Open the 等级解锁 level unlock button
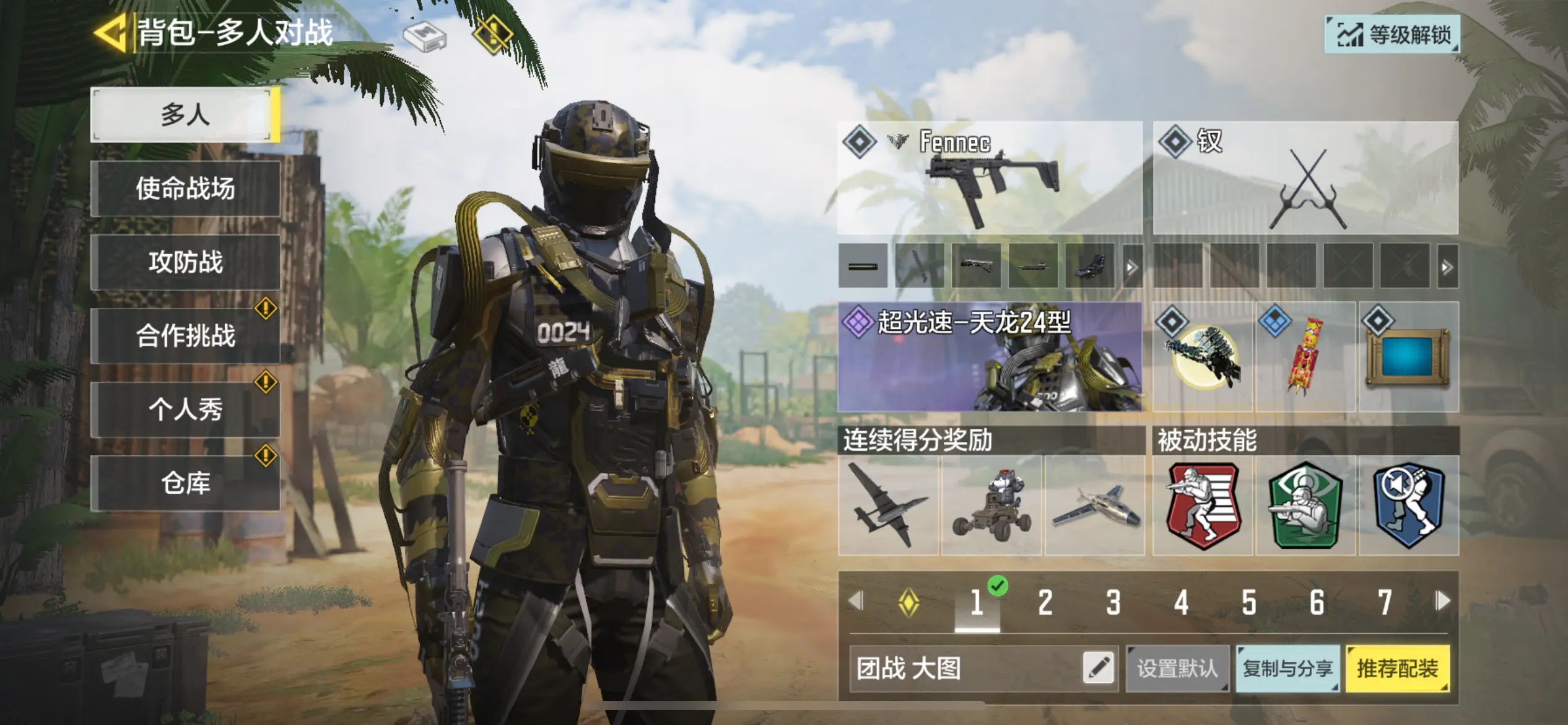 pyautogui.click(x=1393, y=35)
